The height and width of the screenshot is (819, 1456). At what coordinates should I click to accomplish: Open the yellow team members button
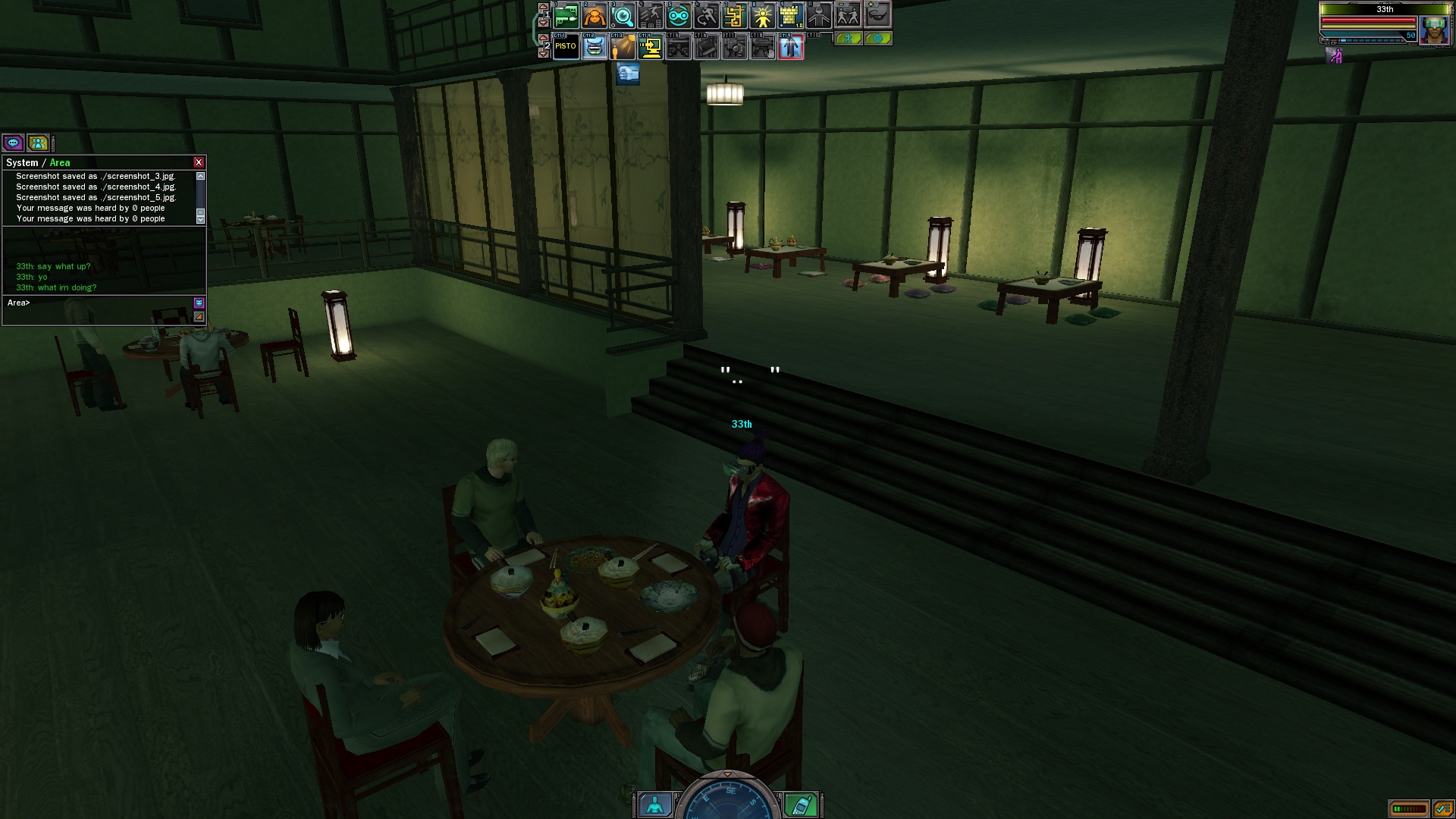[38, 143]
